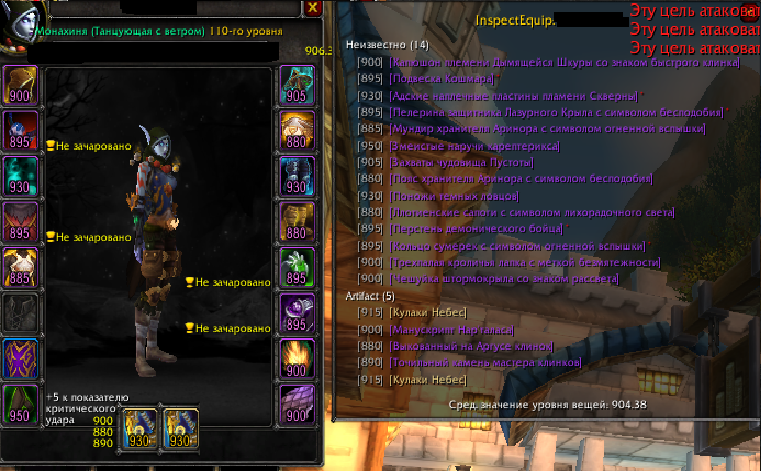Select the flame trinket slot

coord(296,358)
